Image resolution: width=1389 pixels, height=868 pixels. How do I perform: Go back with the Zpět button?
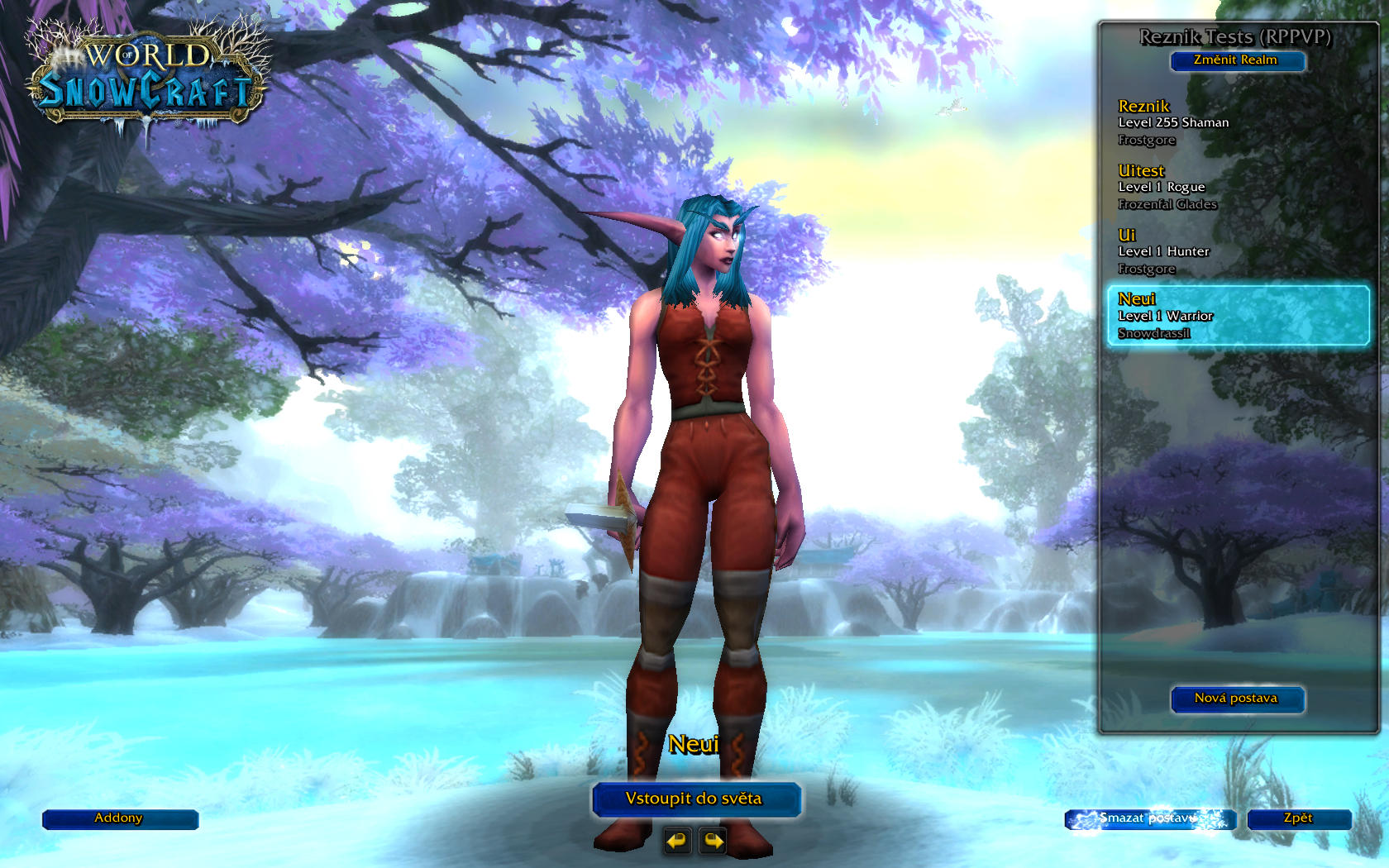(1298, 818)
